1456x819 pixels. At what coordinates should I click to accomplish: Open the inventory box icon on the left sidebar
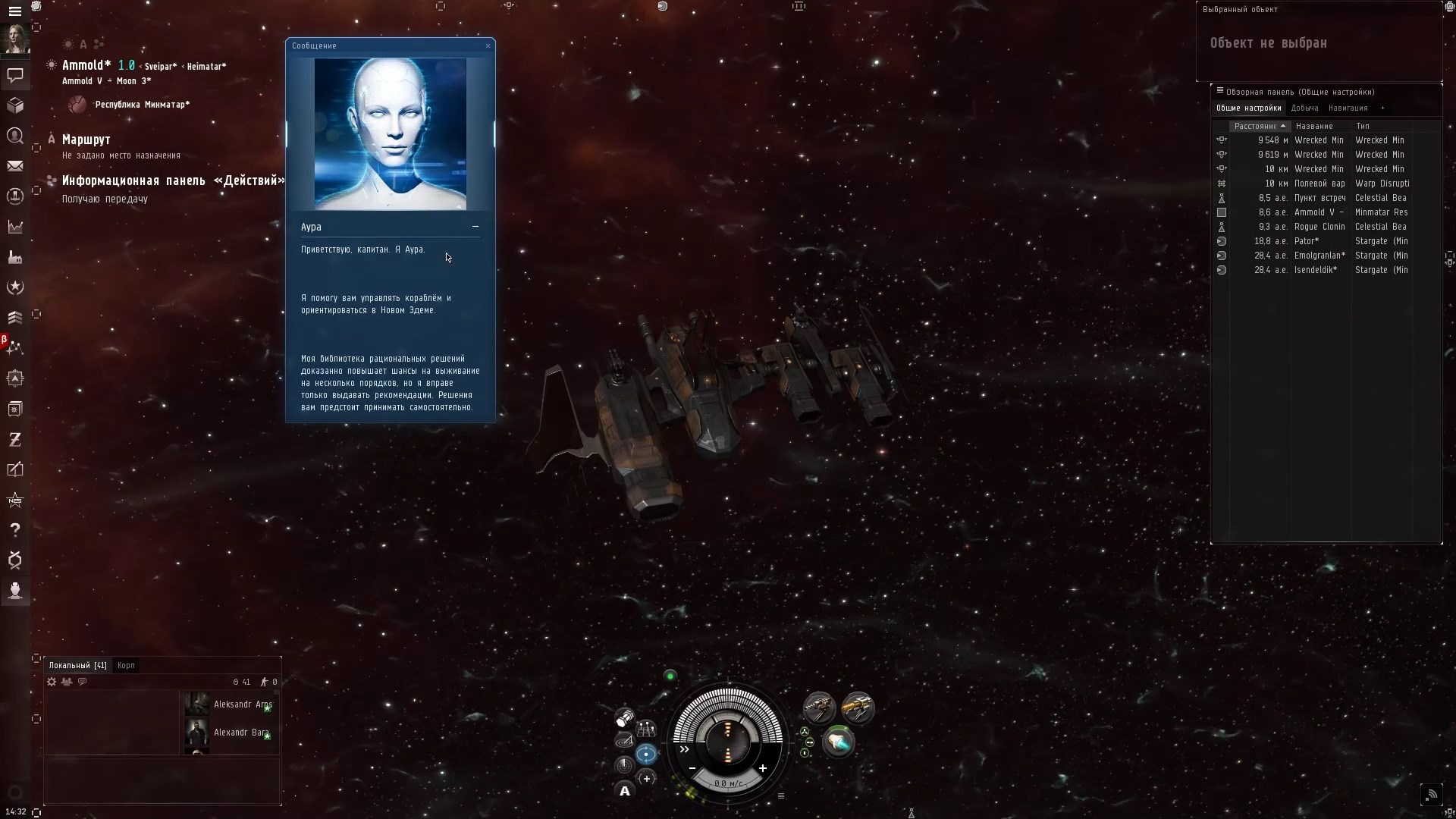15,106
